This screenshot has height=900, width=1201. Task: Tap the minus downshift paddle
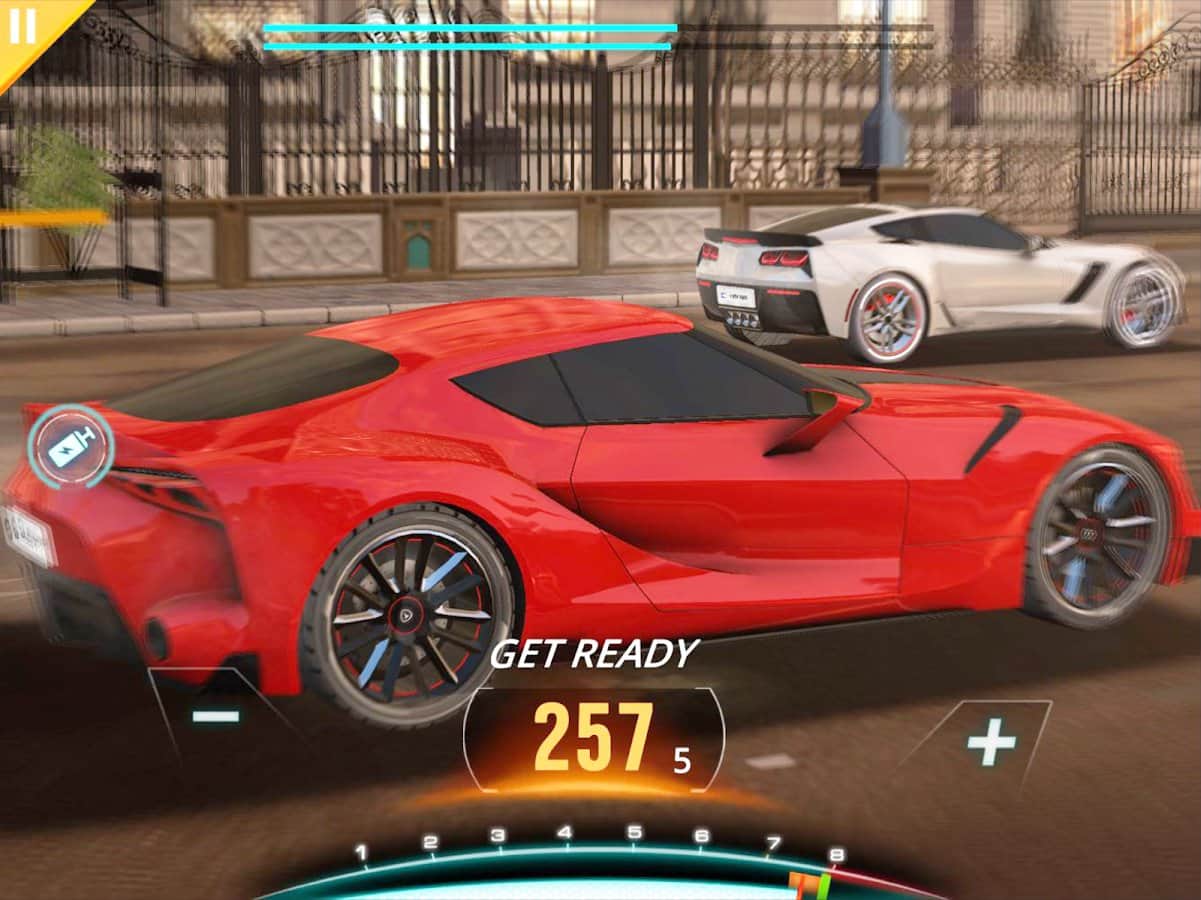216,715
